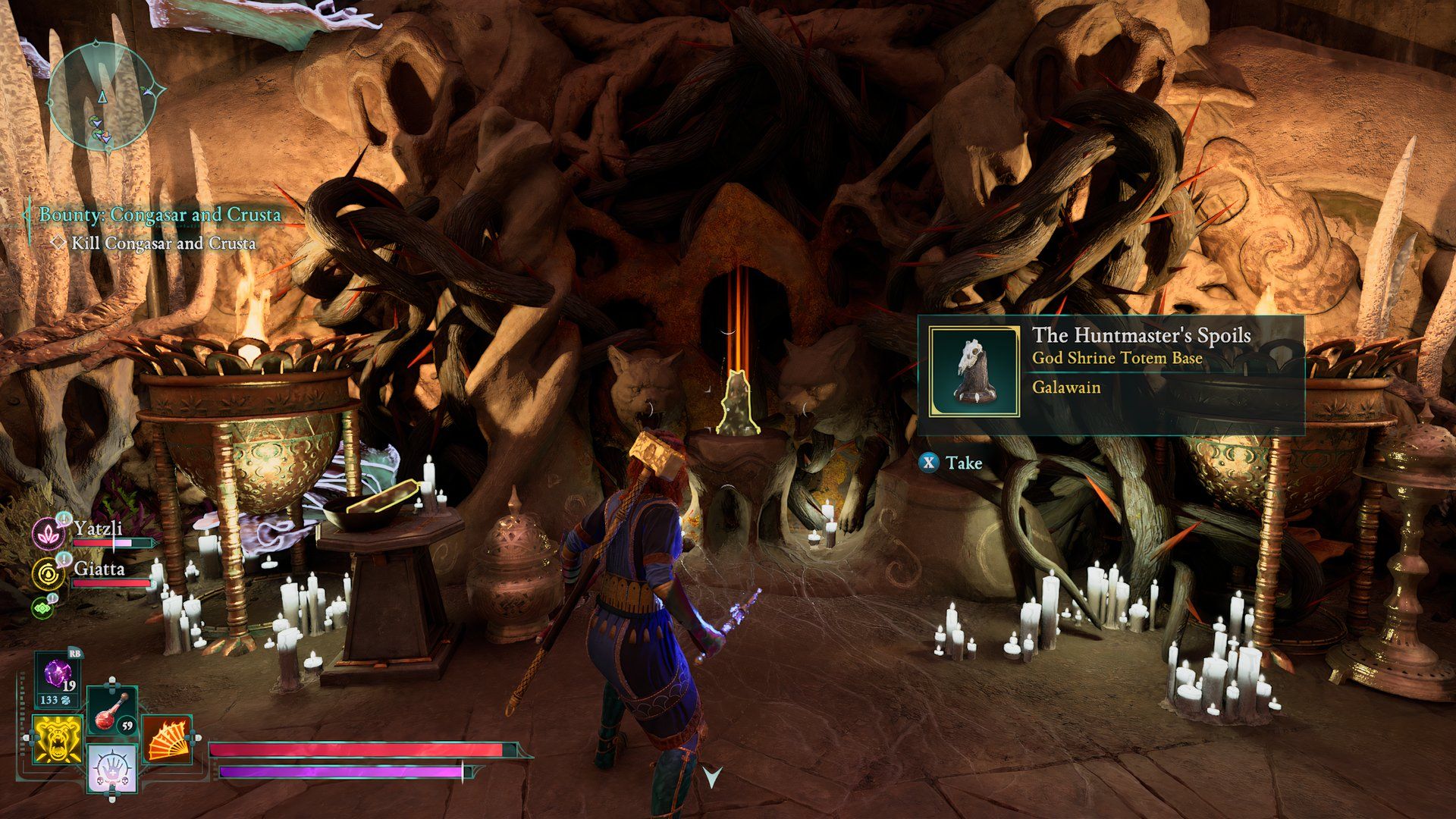Toggle Yatzli's exclamation ability-ready notification bubble

tap(64, 519)
